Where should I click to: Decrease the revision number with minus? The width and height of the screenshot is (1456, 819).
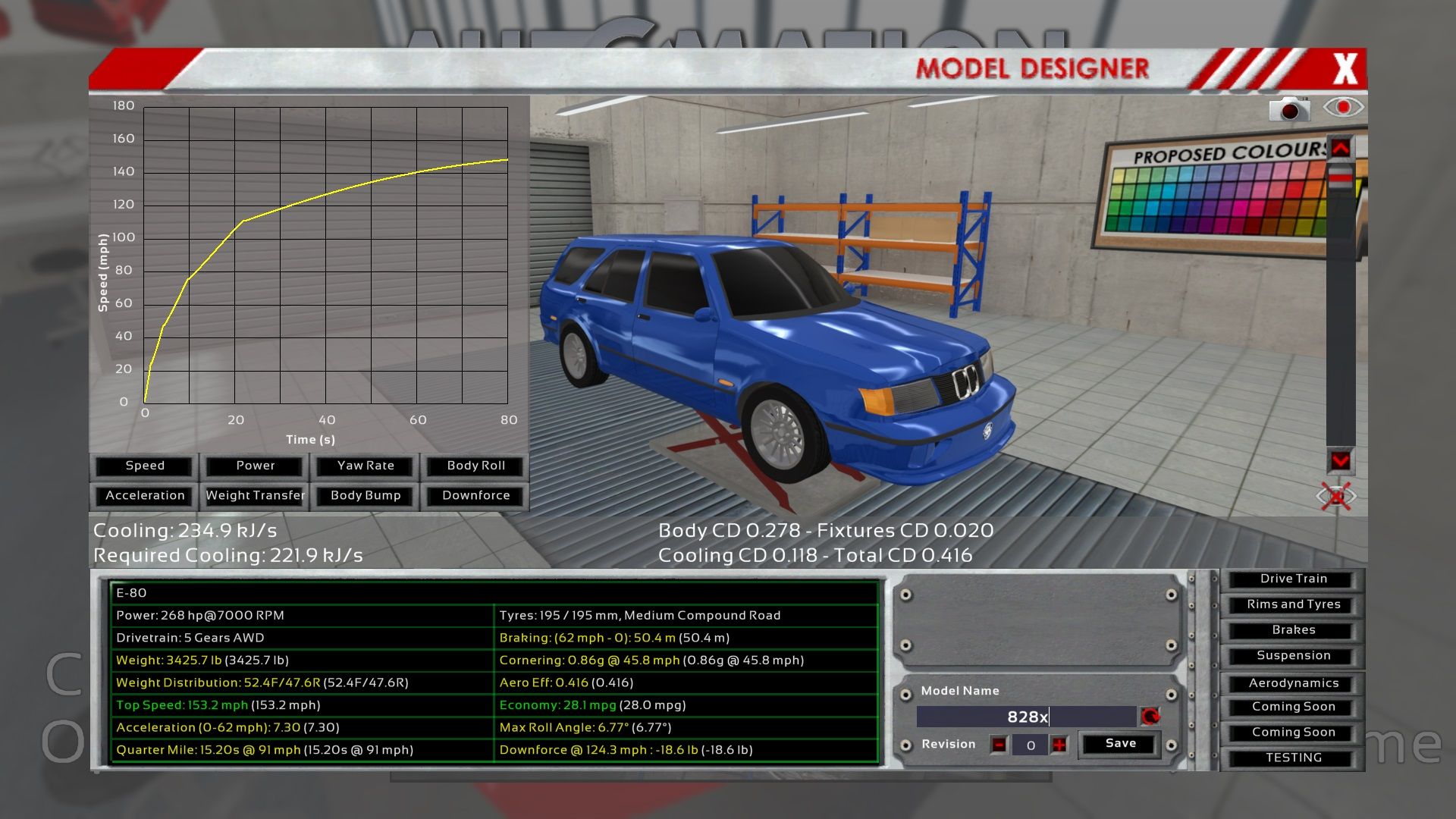pos(999,745)
